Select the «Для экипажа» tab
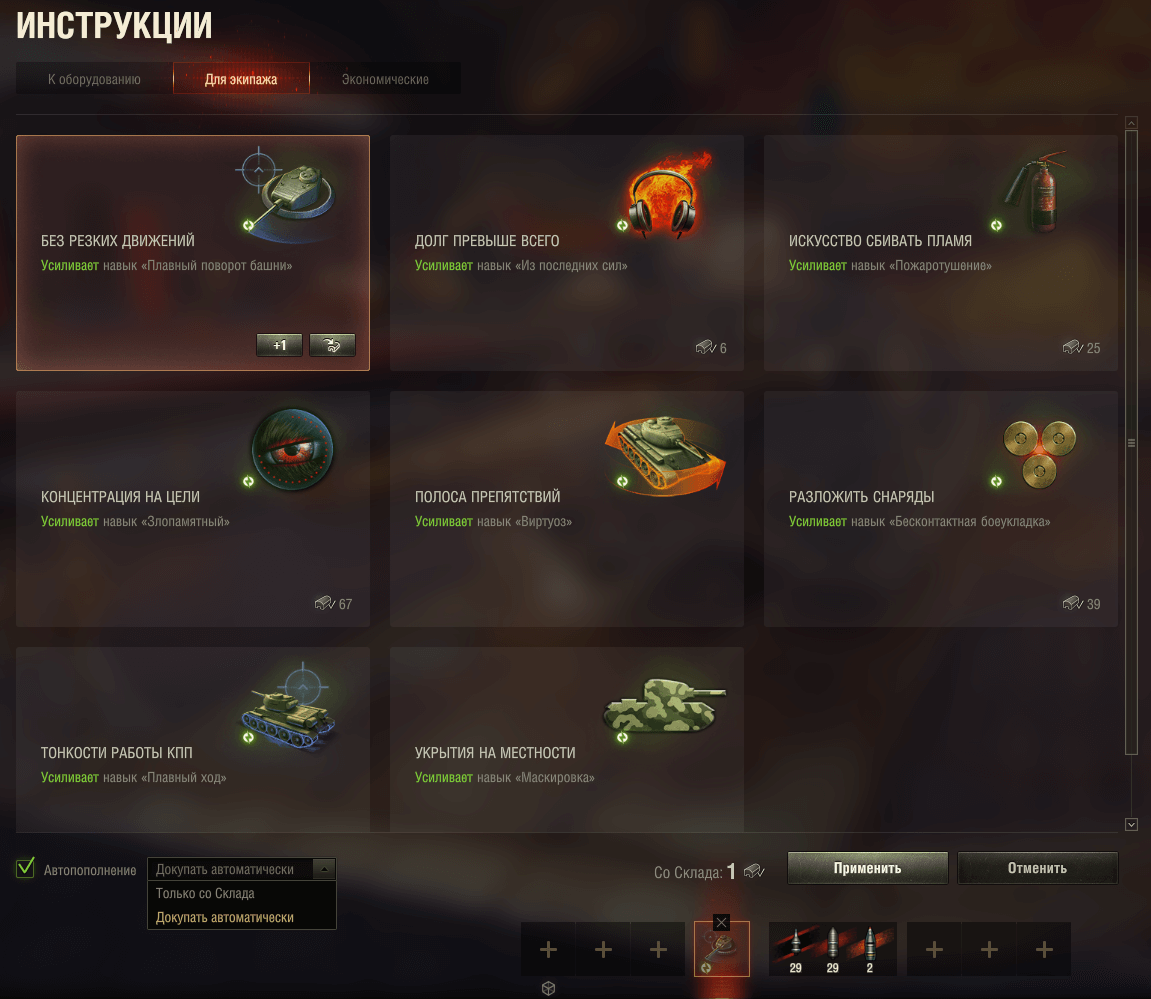 [241, 79]
